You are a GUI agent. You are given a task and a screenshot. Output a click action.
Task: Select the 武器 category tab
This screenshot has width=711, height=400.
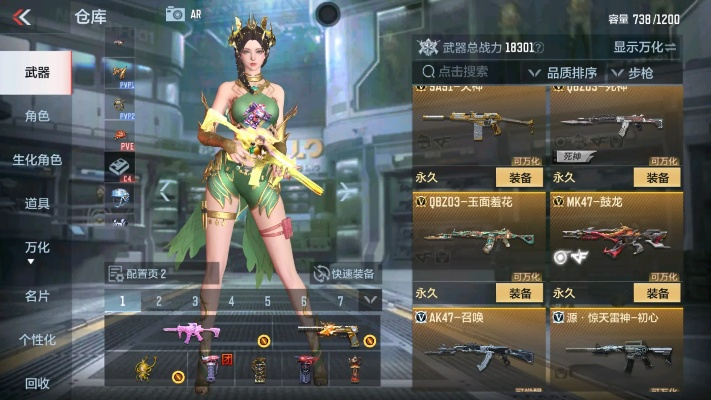[37, 72]
